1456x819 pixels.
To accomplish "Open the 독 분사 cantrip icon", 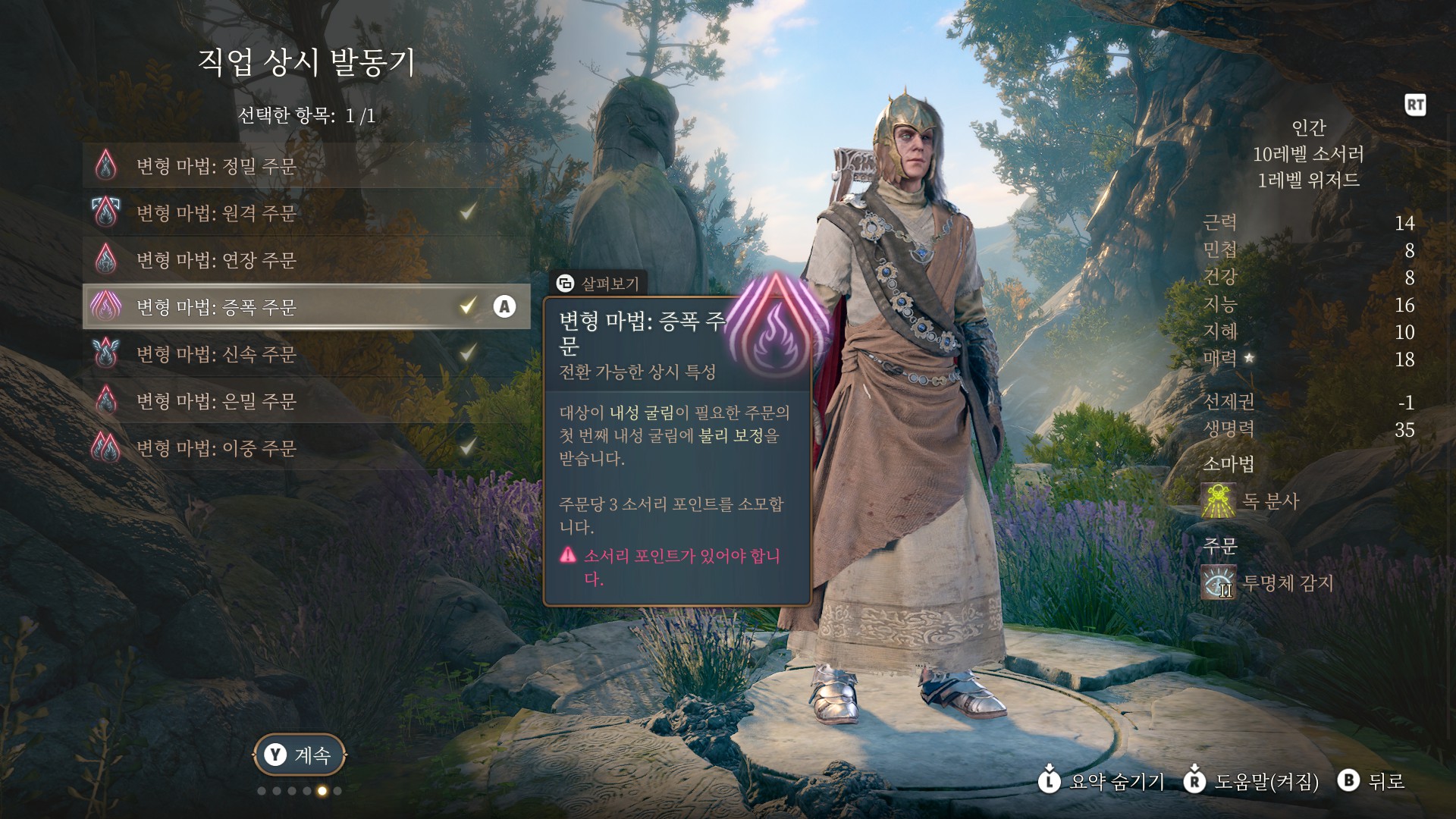I will (1219, 501).
